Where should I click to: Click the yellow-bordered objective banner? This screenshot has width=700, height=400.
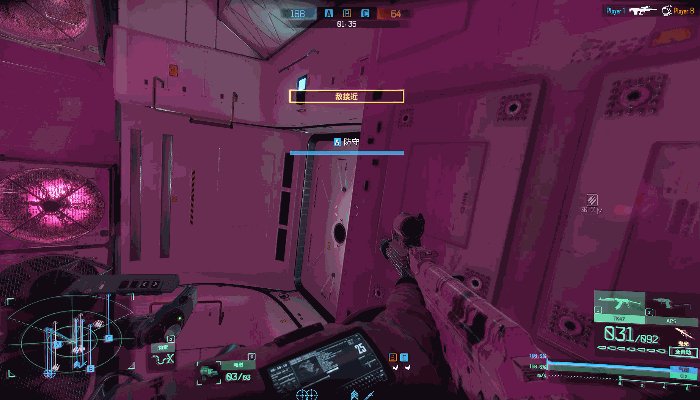point(346,96)
